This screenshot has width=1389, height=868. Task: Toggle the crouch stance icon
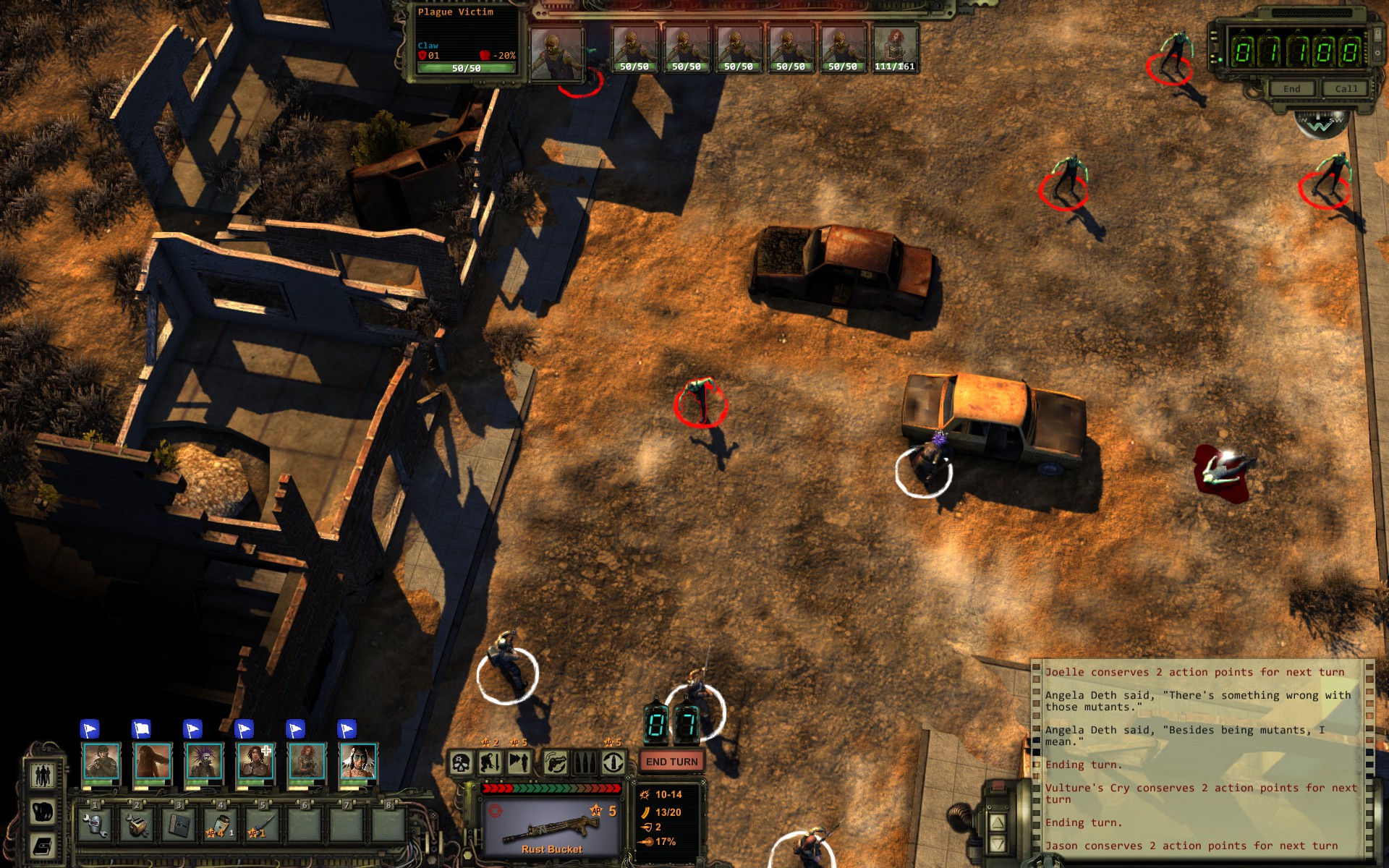pyautogui.click(x=490, y=762)
